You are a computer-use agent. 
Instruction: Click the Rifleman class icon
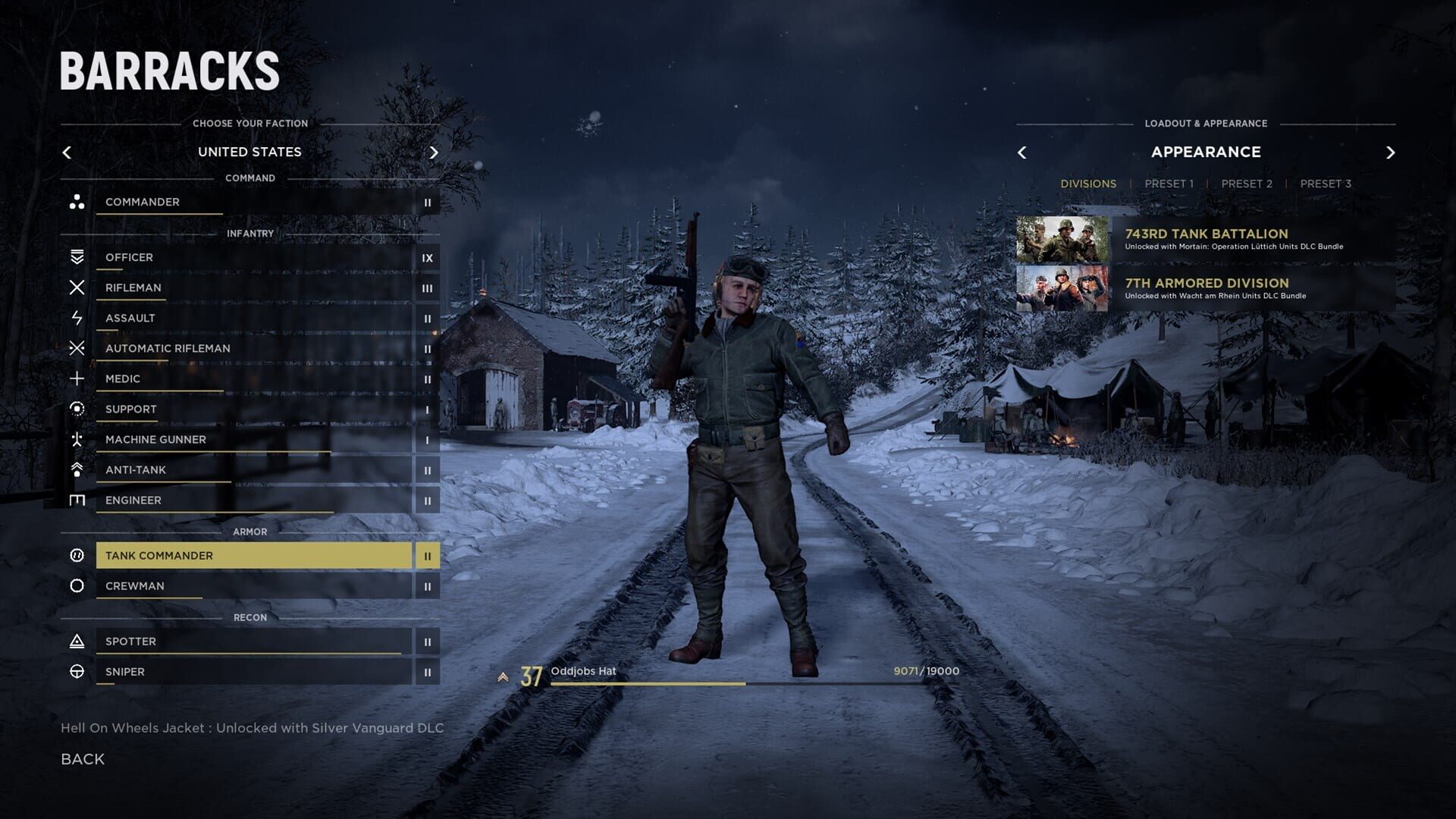pyautogui.click(x=77, y=287)
